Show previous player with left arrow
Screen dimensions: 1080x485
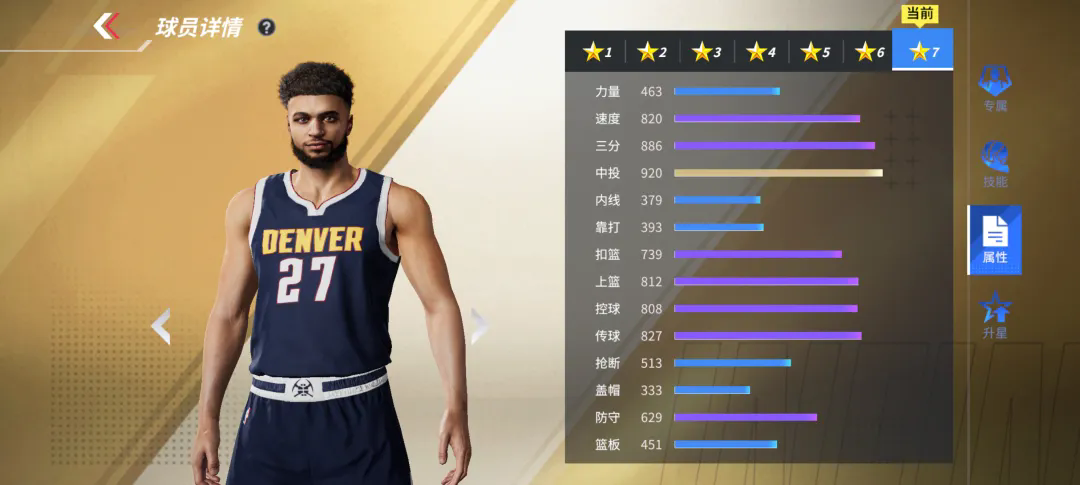(x=161, y=326)
